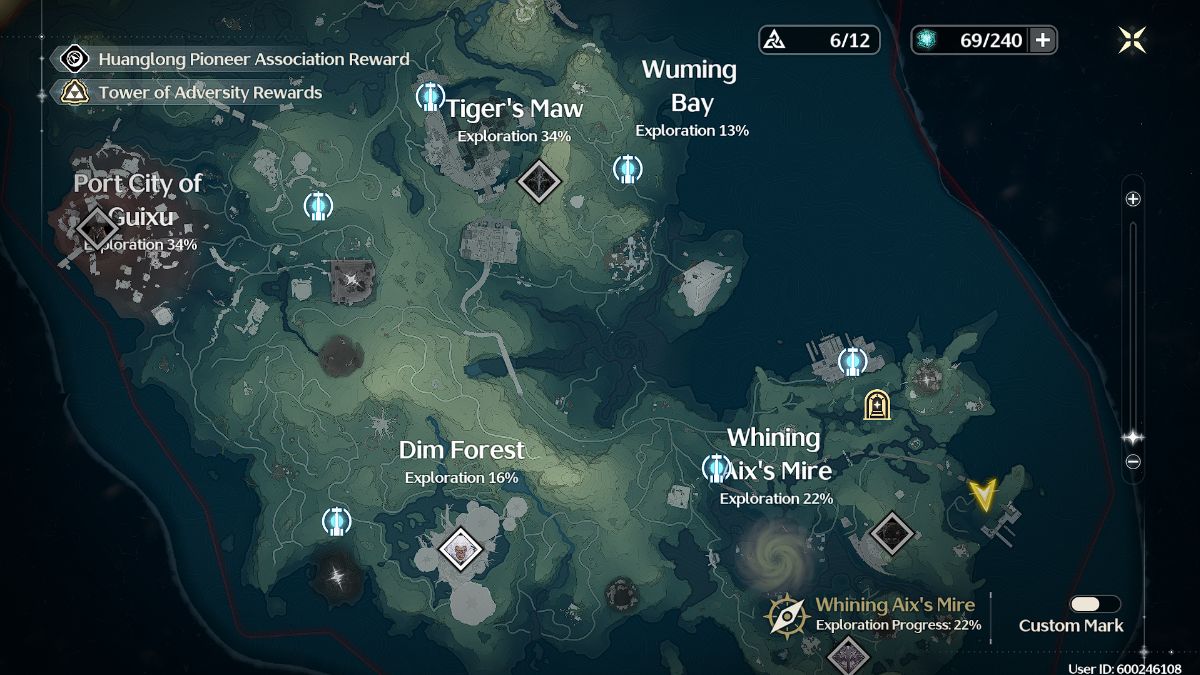1200x675 pixels.
Task: Zoom in the map with plus button
Action: click(x=1133, y=199)
